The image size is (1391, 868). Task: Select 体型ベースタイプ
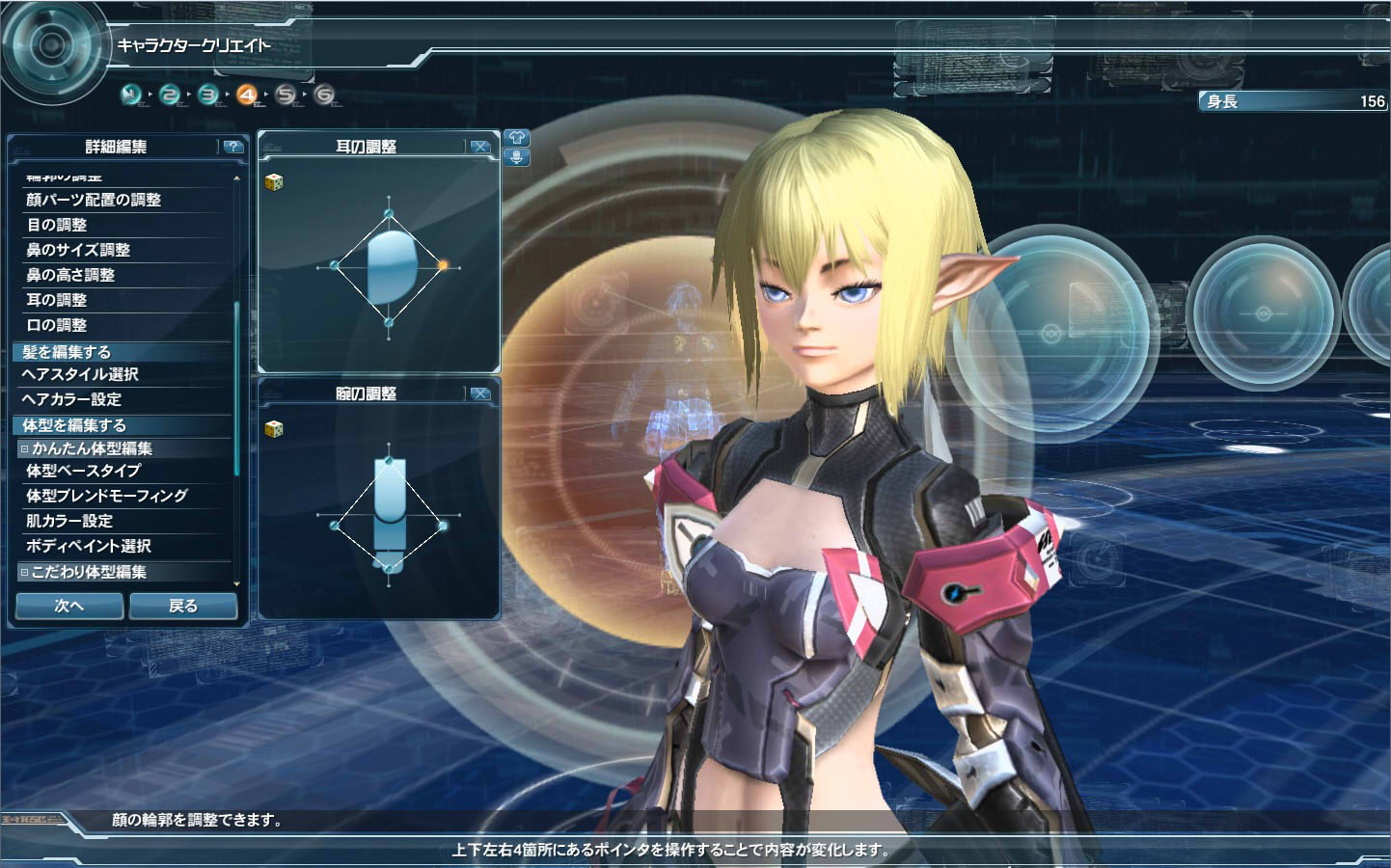coord(84,471)
